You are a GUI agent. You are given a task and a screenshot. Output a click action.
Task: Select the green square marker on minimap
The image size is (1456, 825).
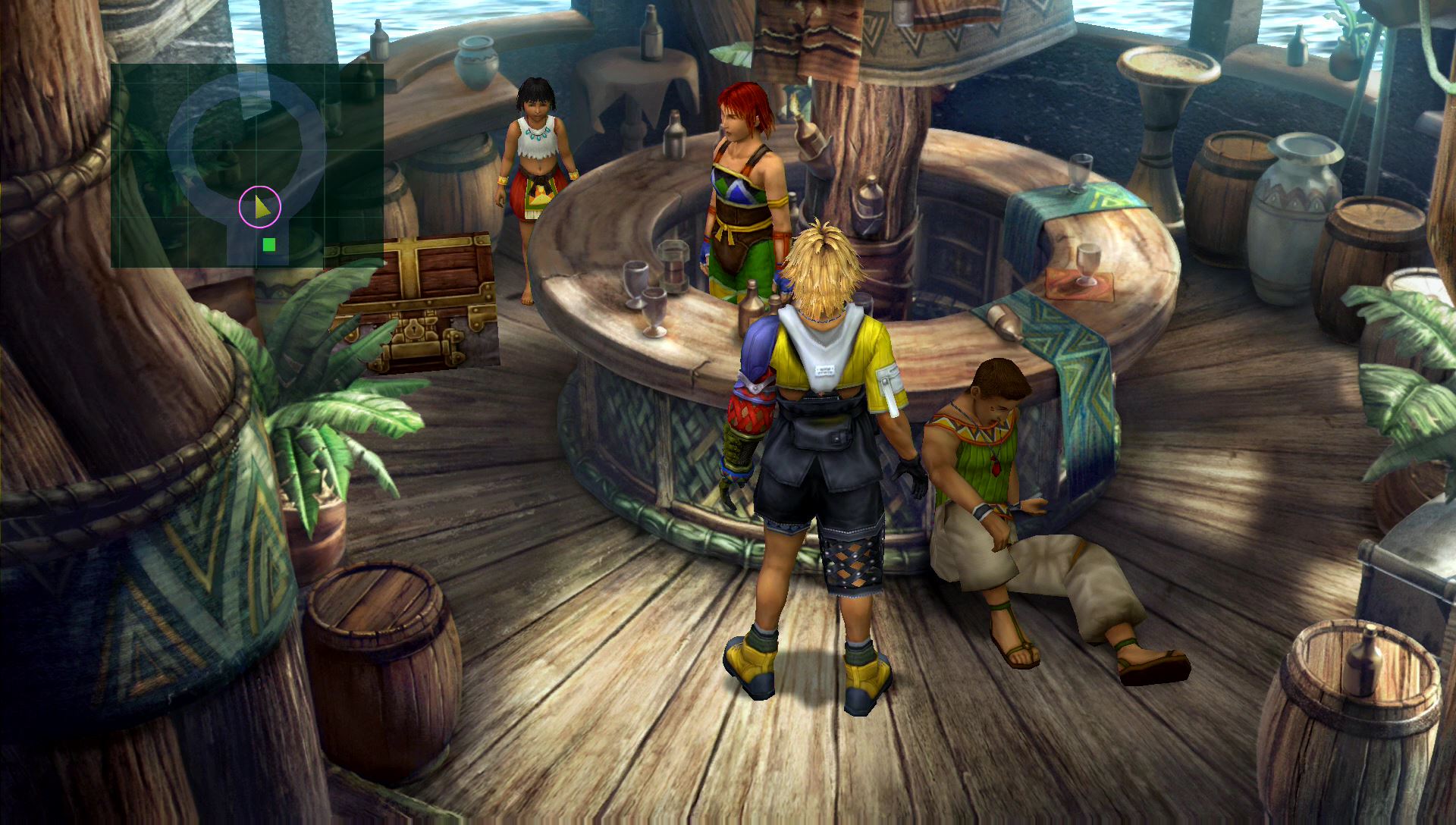268,244
